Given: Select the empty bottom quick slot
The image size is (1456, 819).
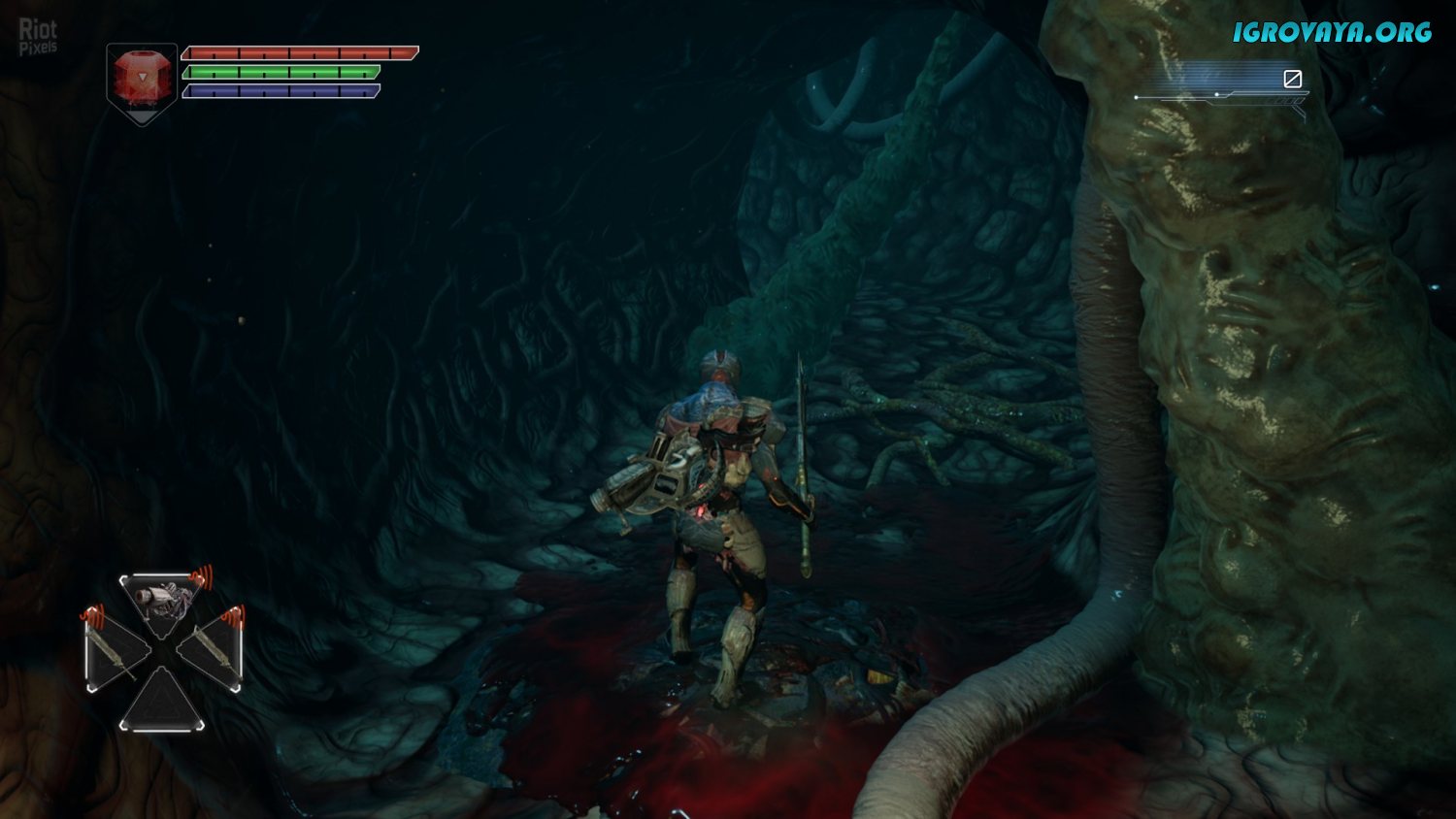Looking at the screenshot, I should pos(162,704).
